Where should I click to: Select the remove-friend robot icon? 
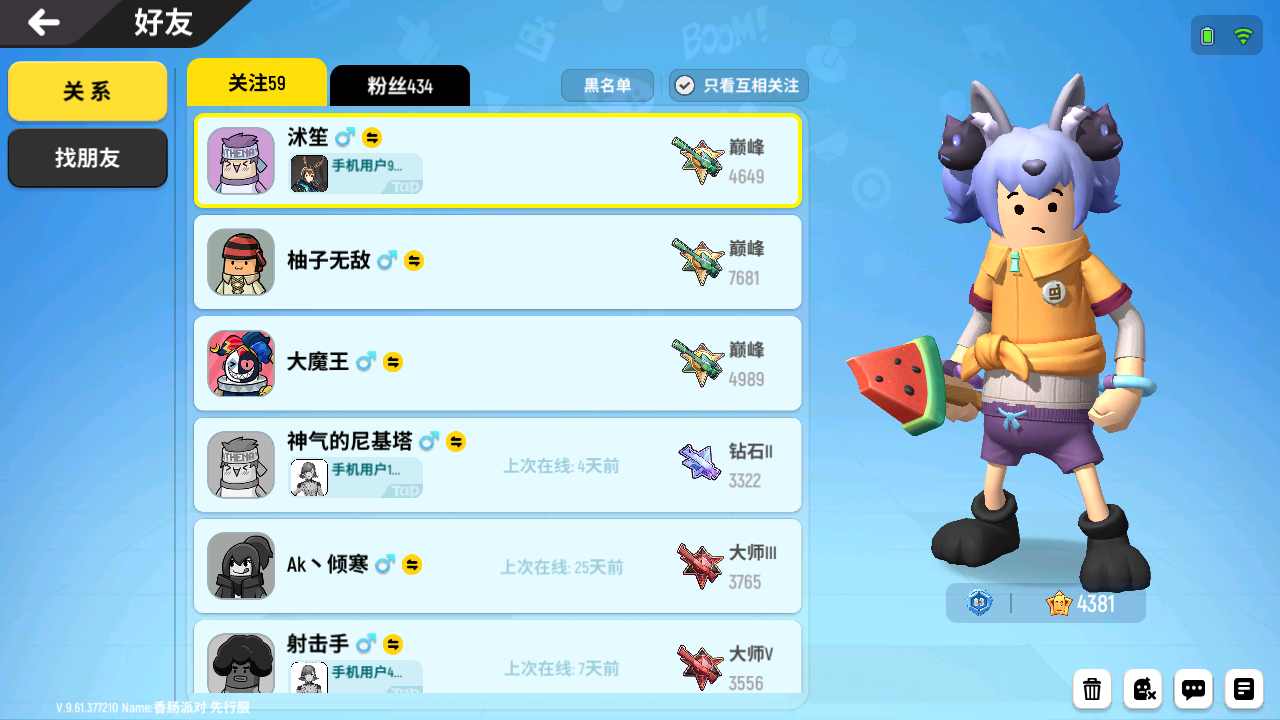[1142, 689]
